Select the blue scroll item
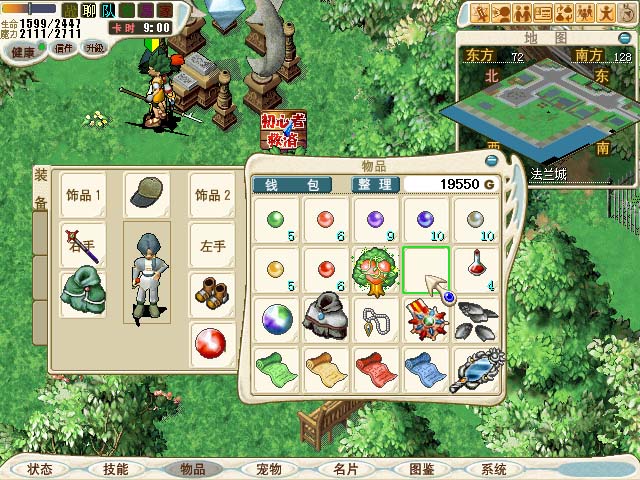640x480 pixels. point(425,367)
